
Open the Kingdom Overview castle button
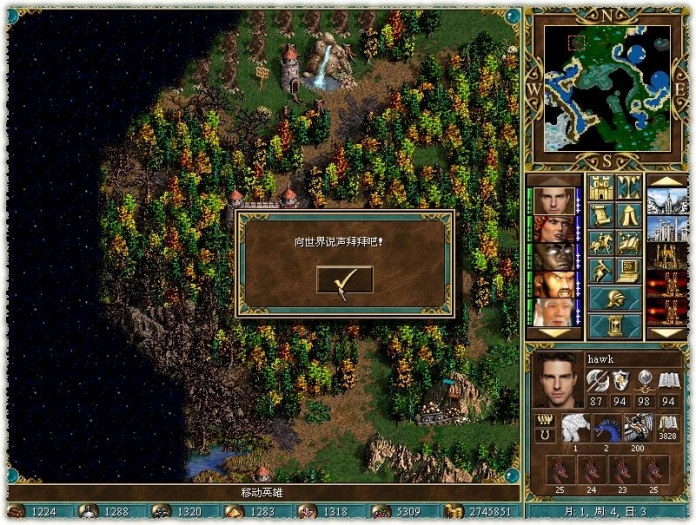pos(601,187)
